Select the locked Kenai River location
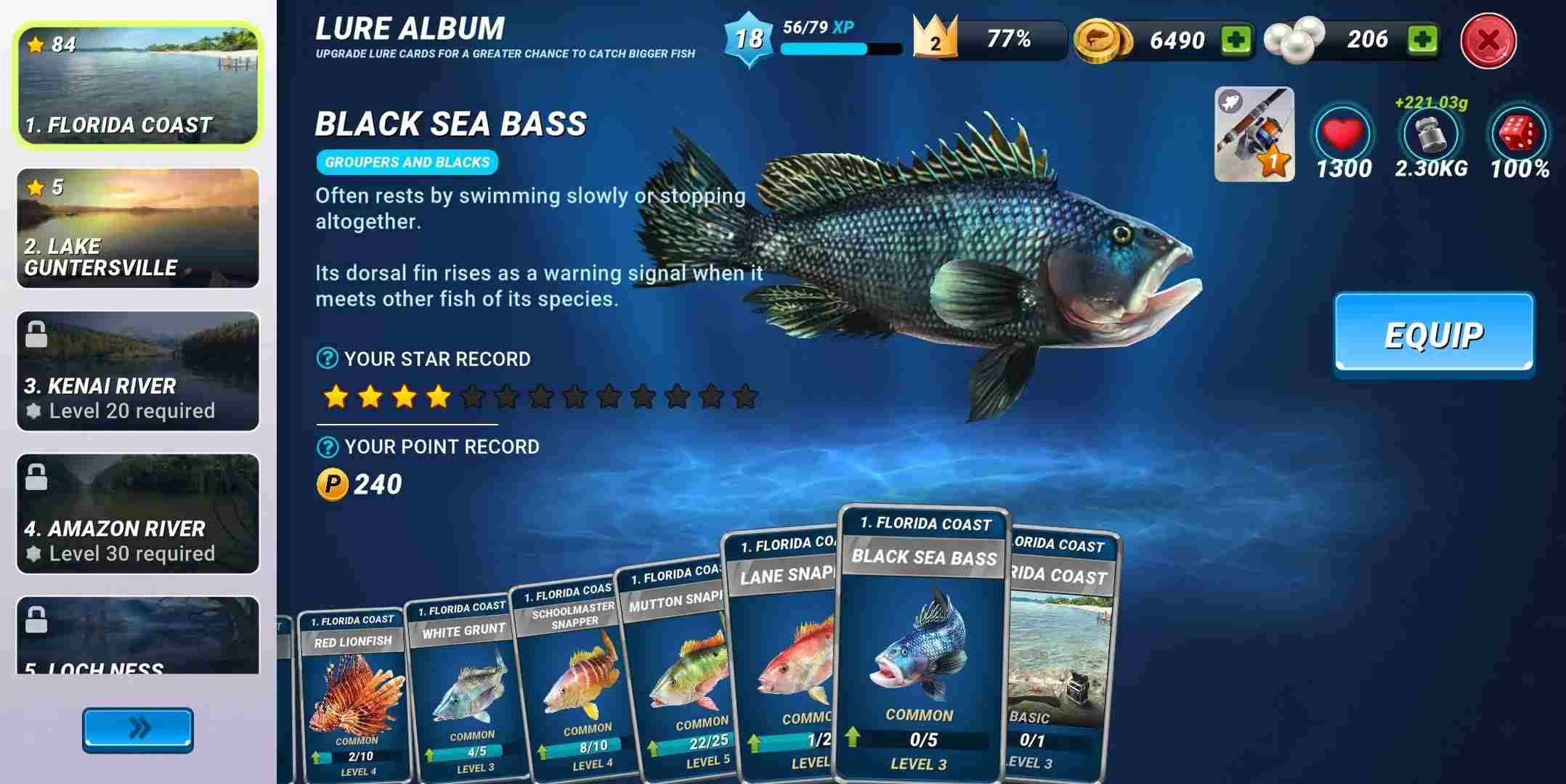The height and width of the screenshot is (784, 1566). coord(137,370)
